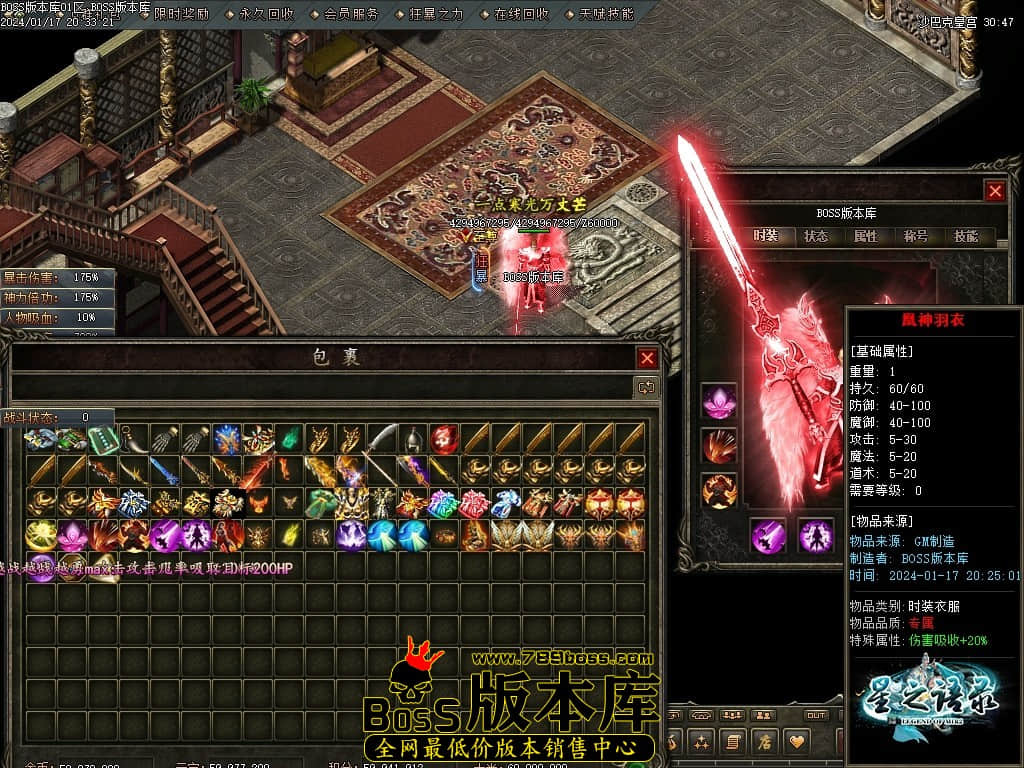The height and width of the screenshot is (768, 1024).
Task: Click the scroll icon on bottom bar
Action: click(x=733, y=742)
